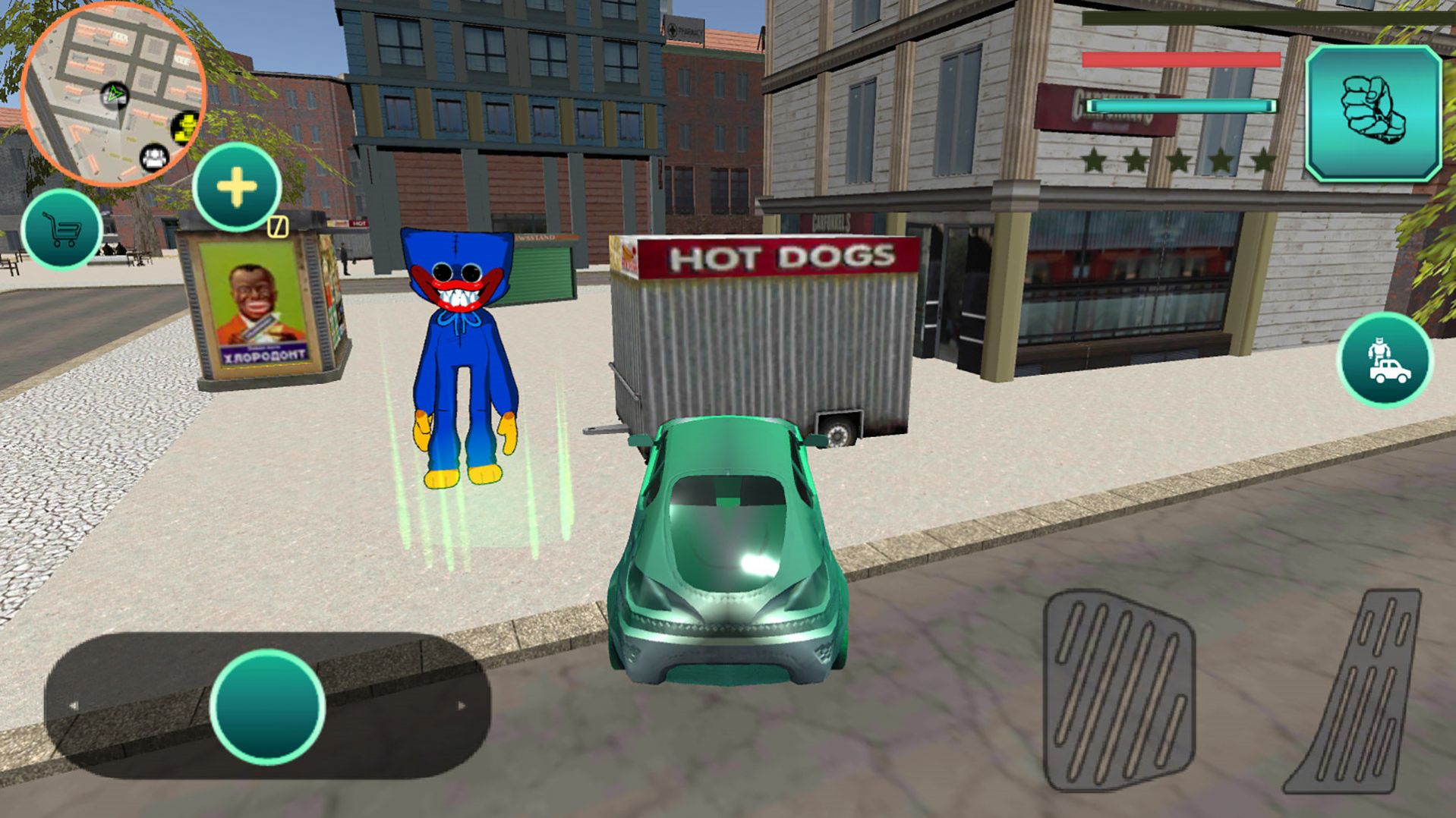Open the circular city minimap

pos(114,93)
